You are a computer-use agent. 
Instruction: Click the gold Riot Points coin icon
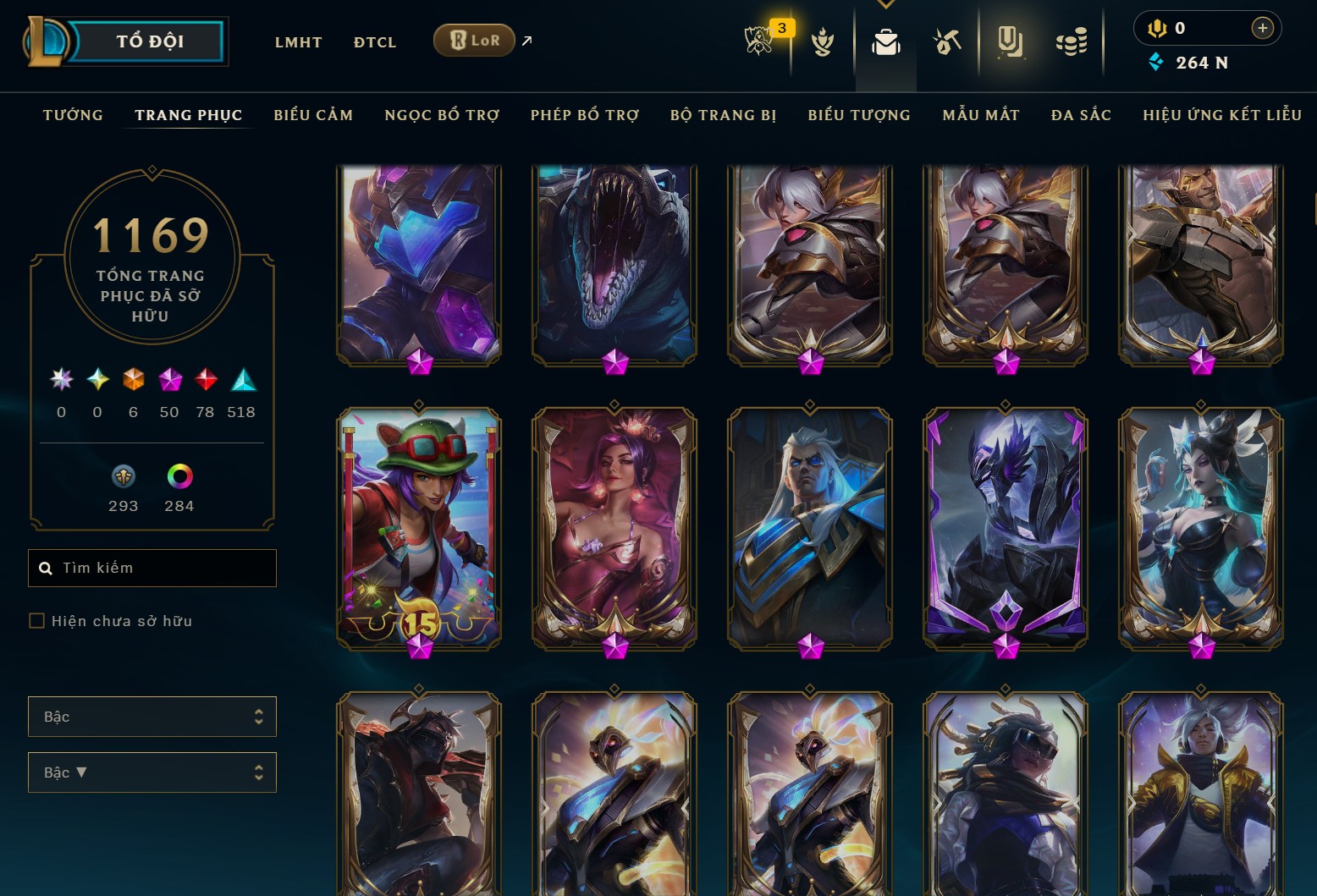[1160, 27]
